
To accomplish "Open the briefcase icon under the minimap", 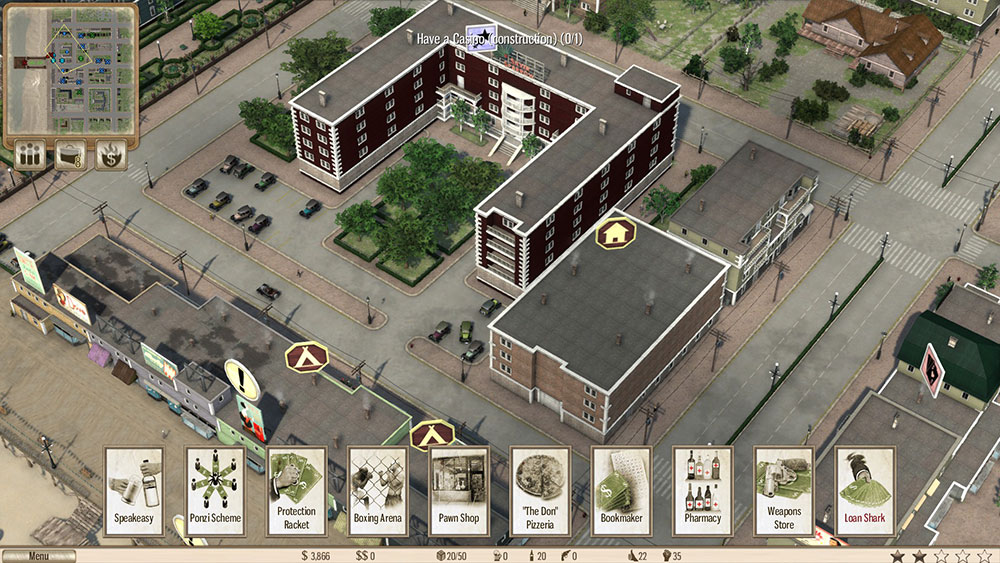I will point(71,155).
